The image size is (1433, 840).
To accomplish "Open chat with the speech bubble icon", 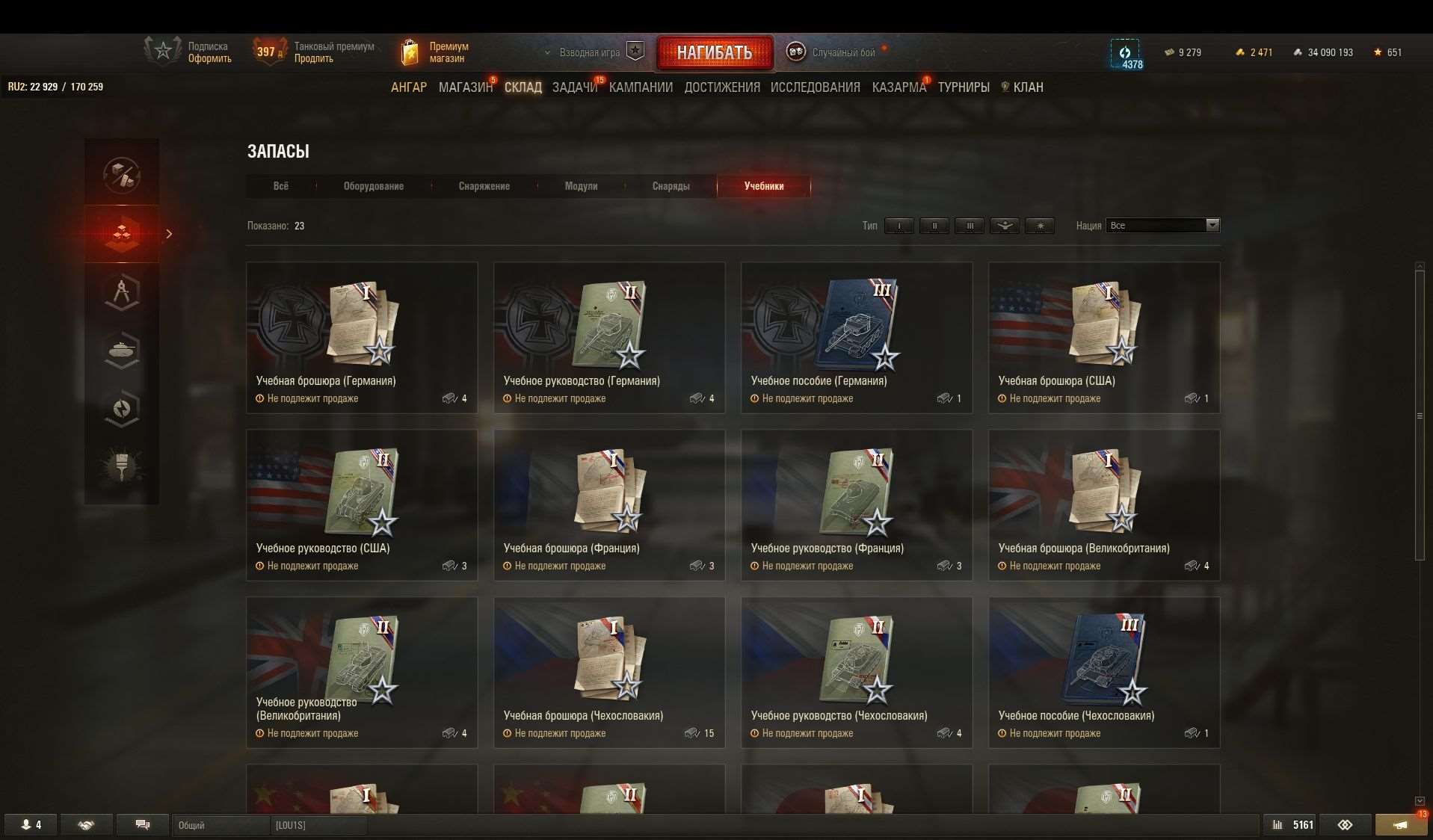I will (142, 824).
